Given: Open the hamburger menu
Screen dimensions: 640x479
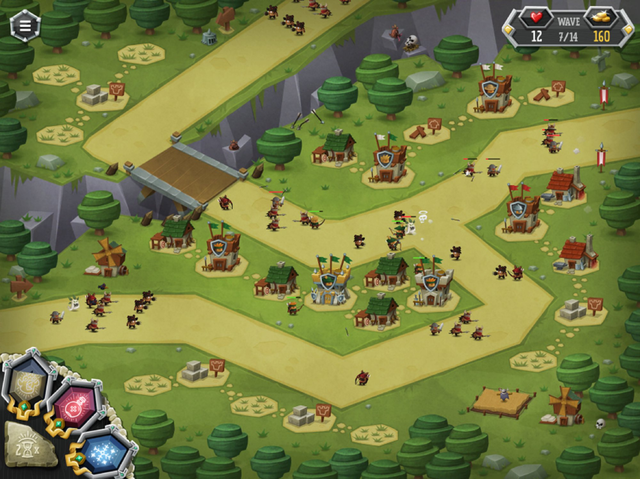Looking at the screenshot, I should [x=24, y=26].
